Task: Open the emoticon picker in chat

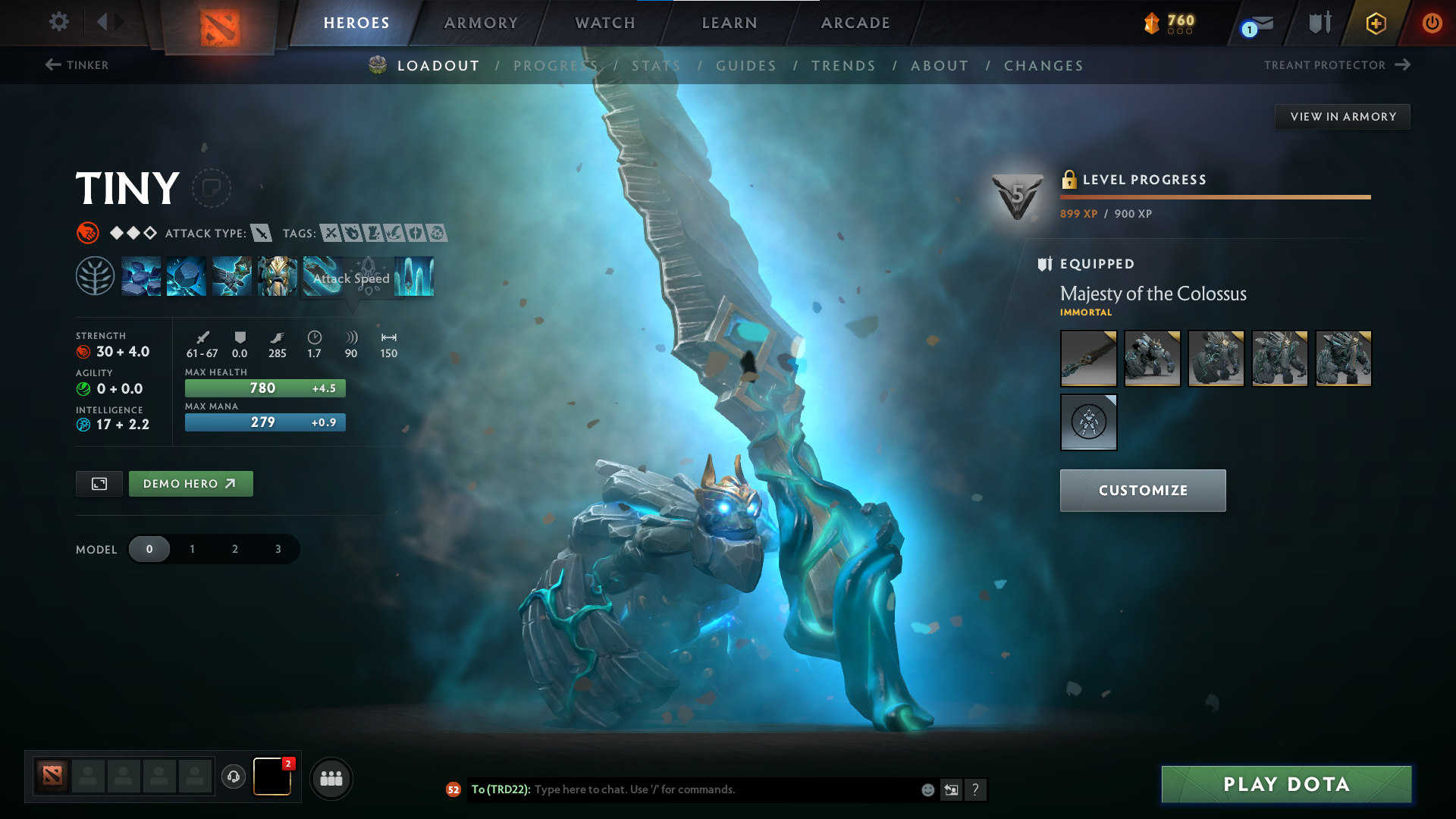Action: click(x=927, y=789)
